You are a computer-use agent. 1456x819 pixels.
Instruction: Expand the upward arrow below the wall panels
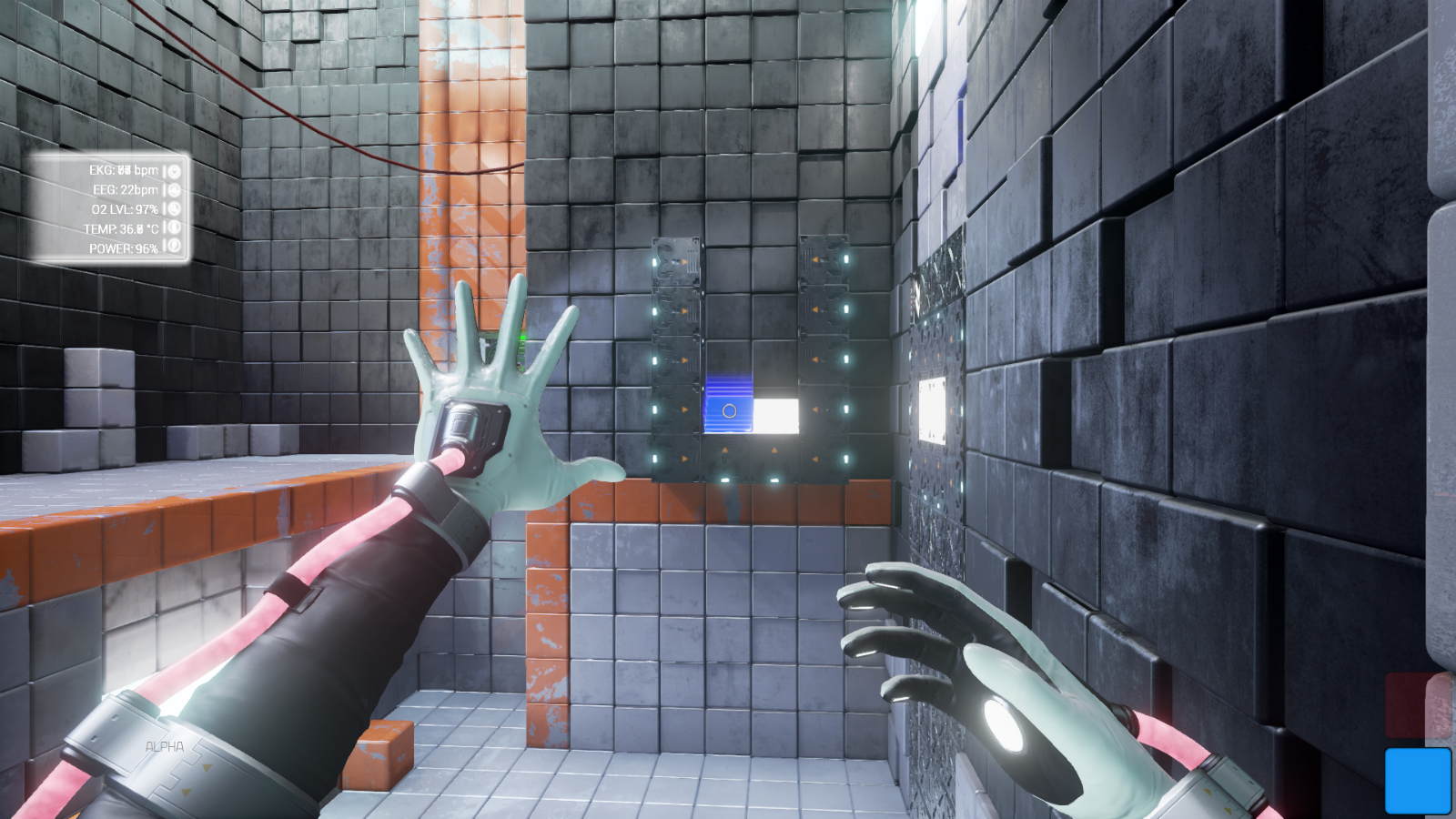pyautogui.click(x=725, y=448)
